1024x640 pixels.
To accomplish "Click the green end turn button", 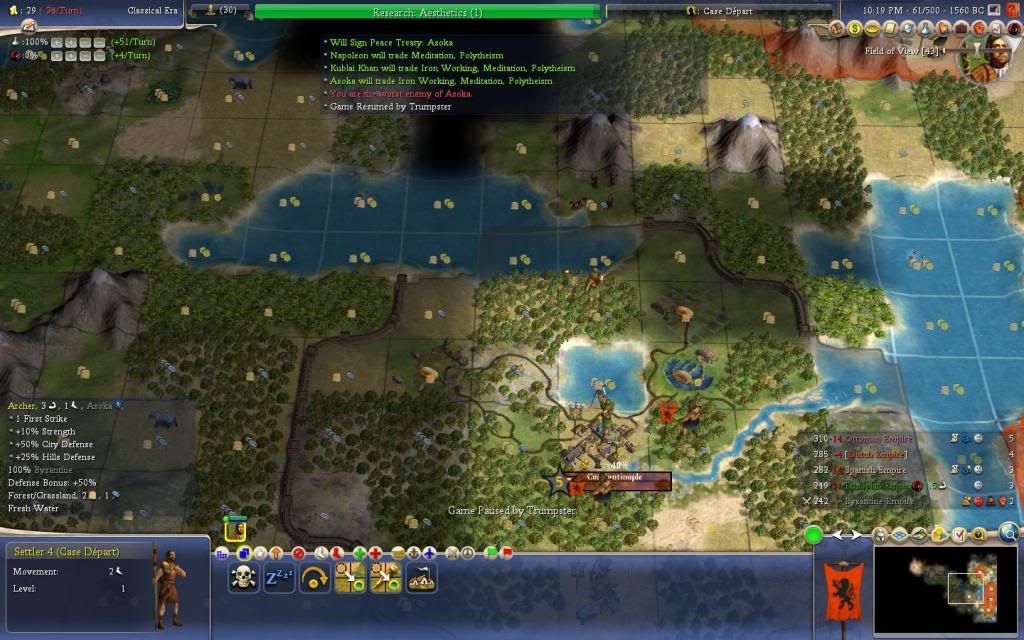I will [814, 535].
